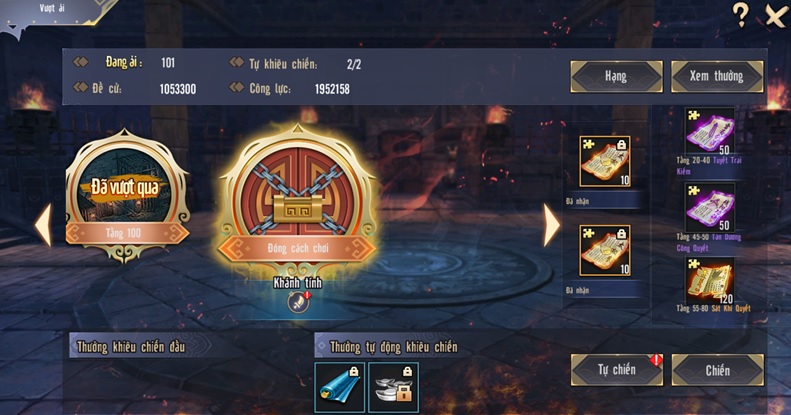Go to previous stage with left arrow
791x415 pixels.
[x=43, y=226]
